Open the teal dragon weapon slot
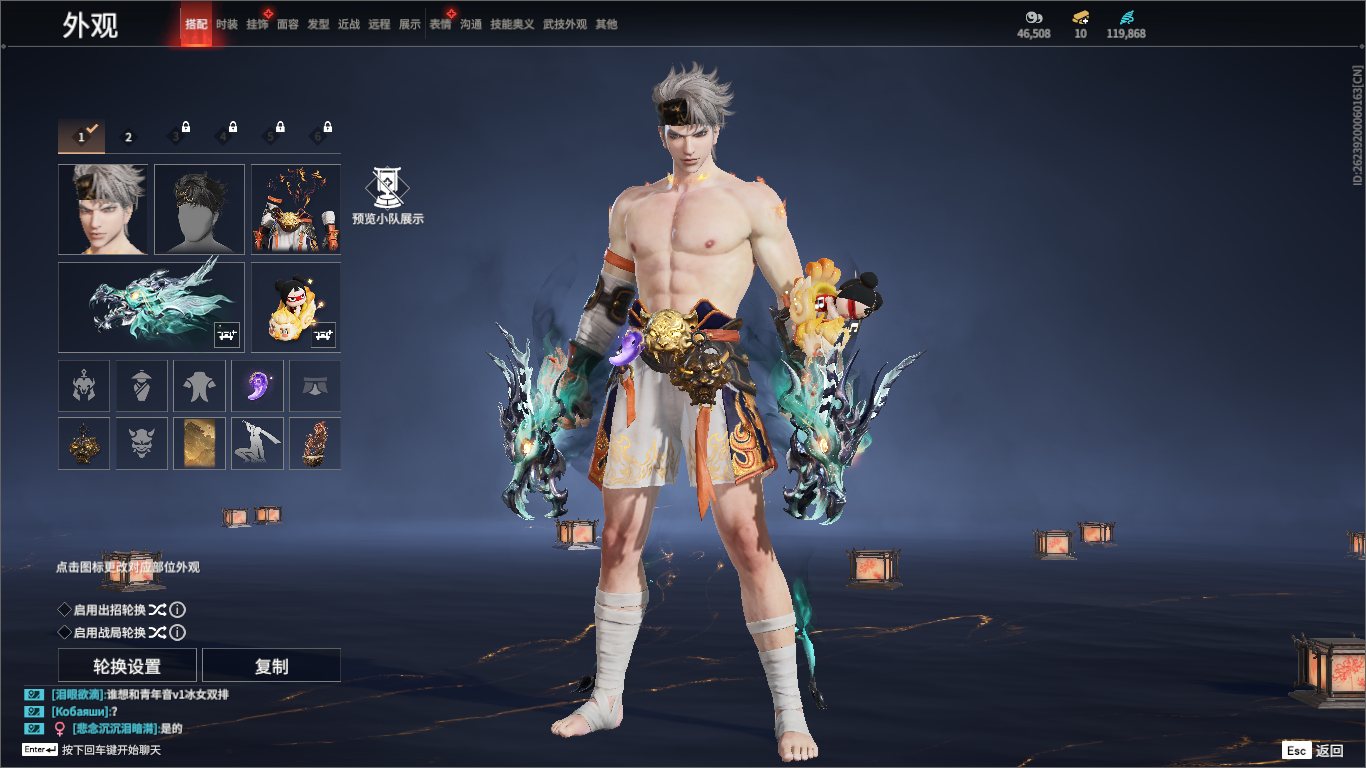Viewport: 1366px width, 768px height. coord(151,307)
